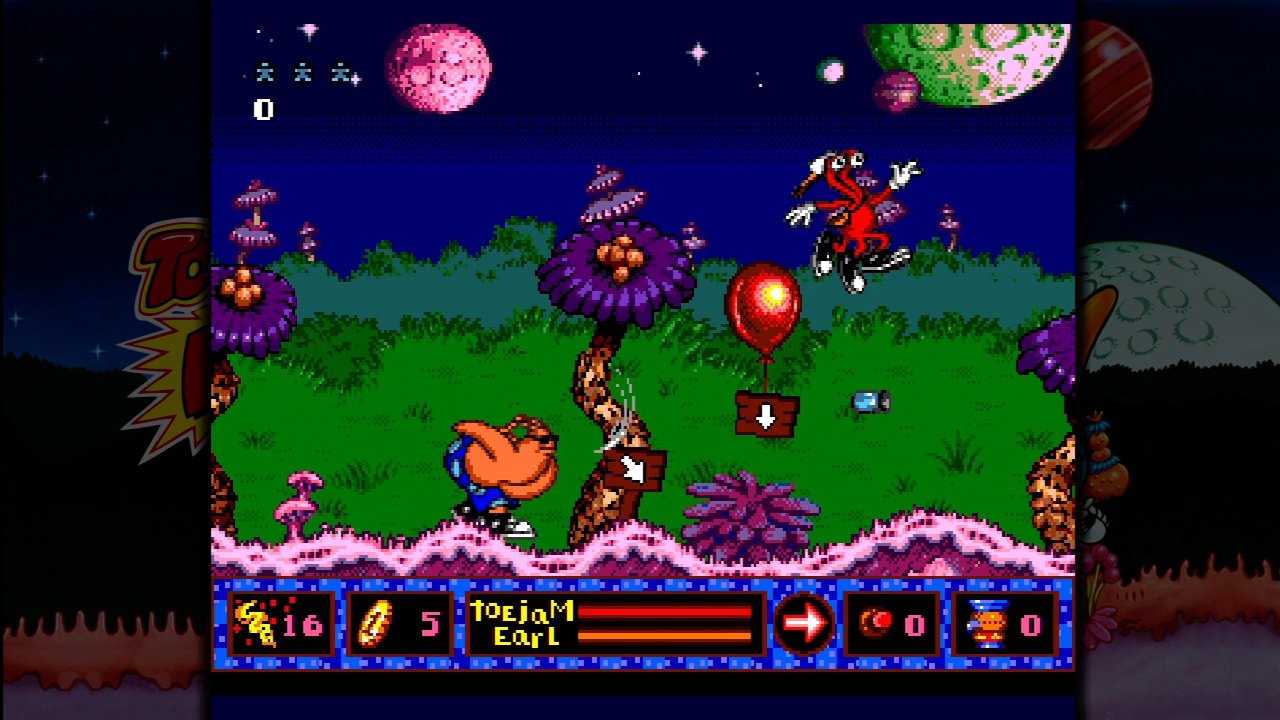
Task: Select the red devil enemy in the sky
Action: click(855, 210)
